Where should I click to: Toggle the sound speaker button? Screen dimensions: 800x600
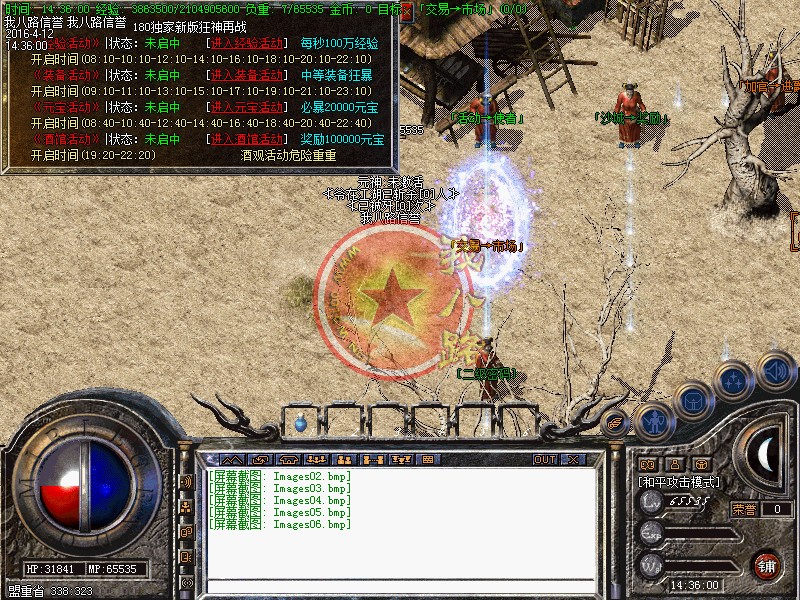pyautogui.click(x=775, y=369)
